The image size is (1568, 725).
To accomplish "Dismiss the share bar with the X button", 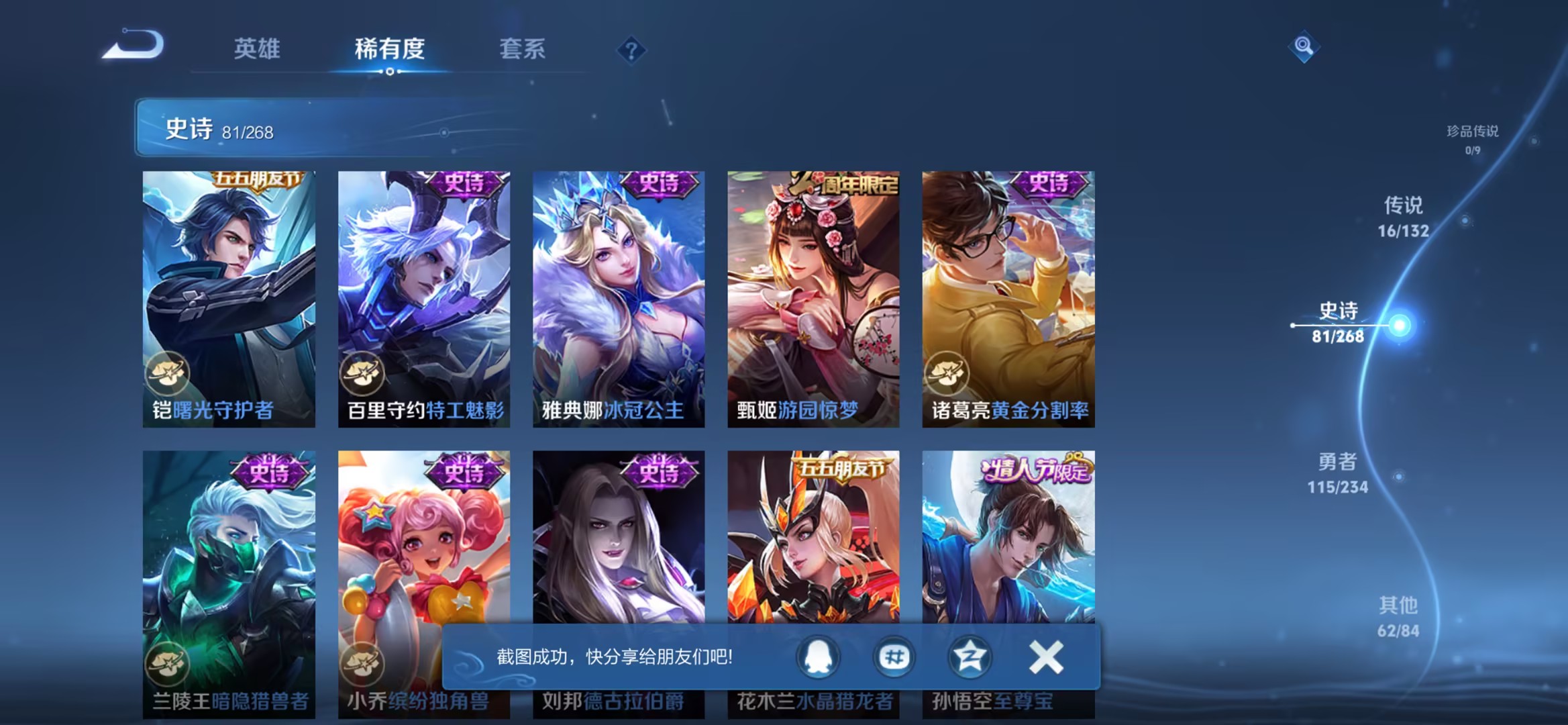I will 1046,658.
